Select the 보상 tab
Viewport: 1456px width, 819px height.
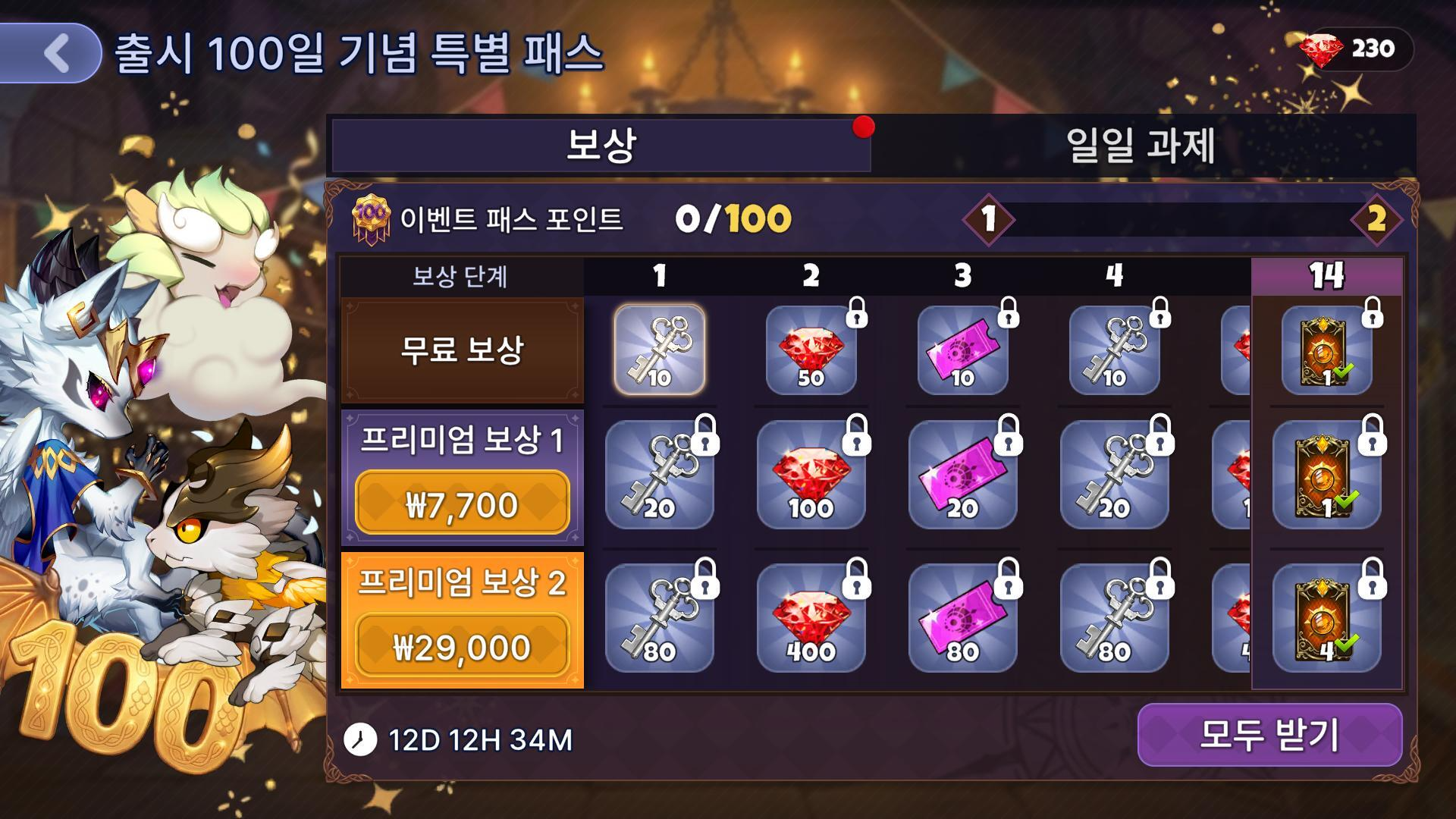[x=601, y=146]
